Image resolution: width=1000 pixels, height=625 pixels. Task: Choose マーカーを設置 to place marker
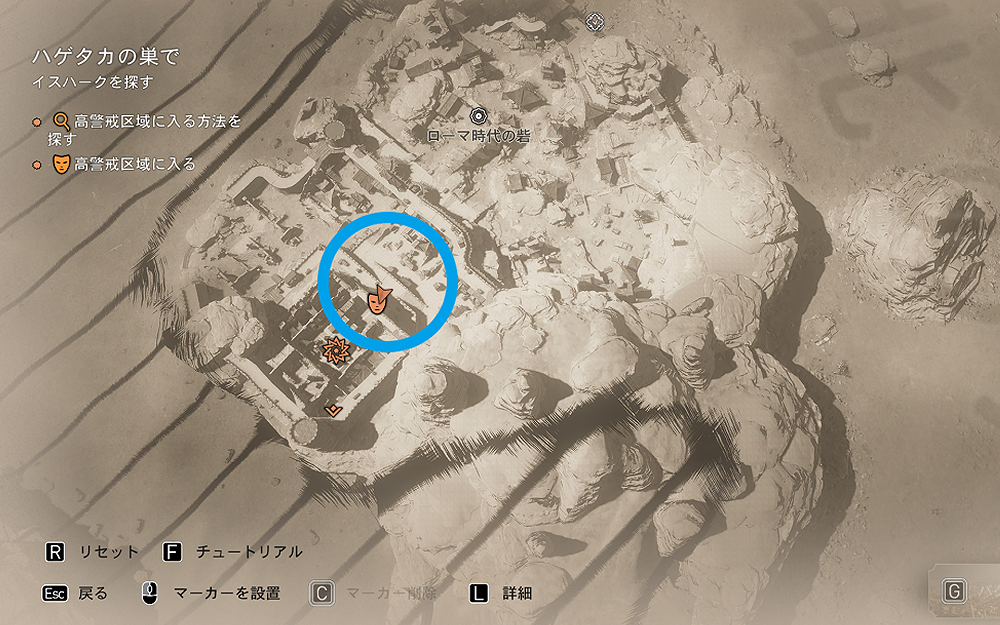click(x=210, y=593)
